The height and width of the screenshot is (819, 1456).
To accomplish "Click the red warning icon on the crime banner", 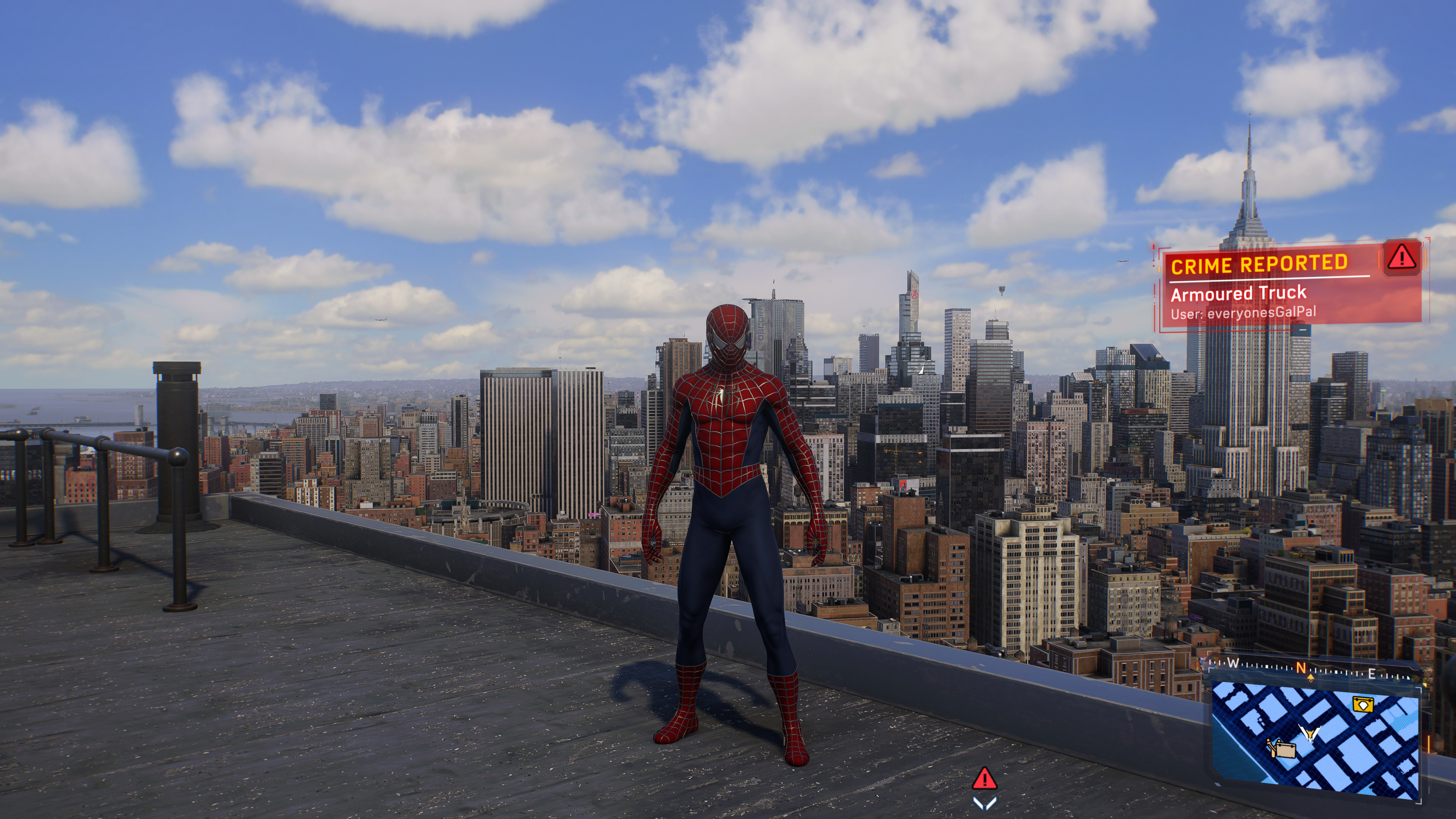I will [1402, 258].
